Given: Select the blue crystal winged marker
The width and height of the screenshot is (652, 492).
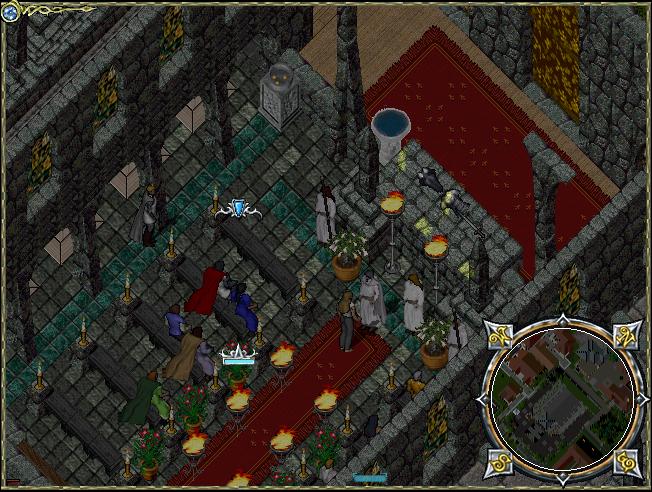Looking at the screenshot, I should 238,208.
